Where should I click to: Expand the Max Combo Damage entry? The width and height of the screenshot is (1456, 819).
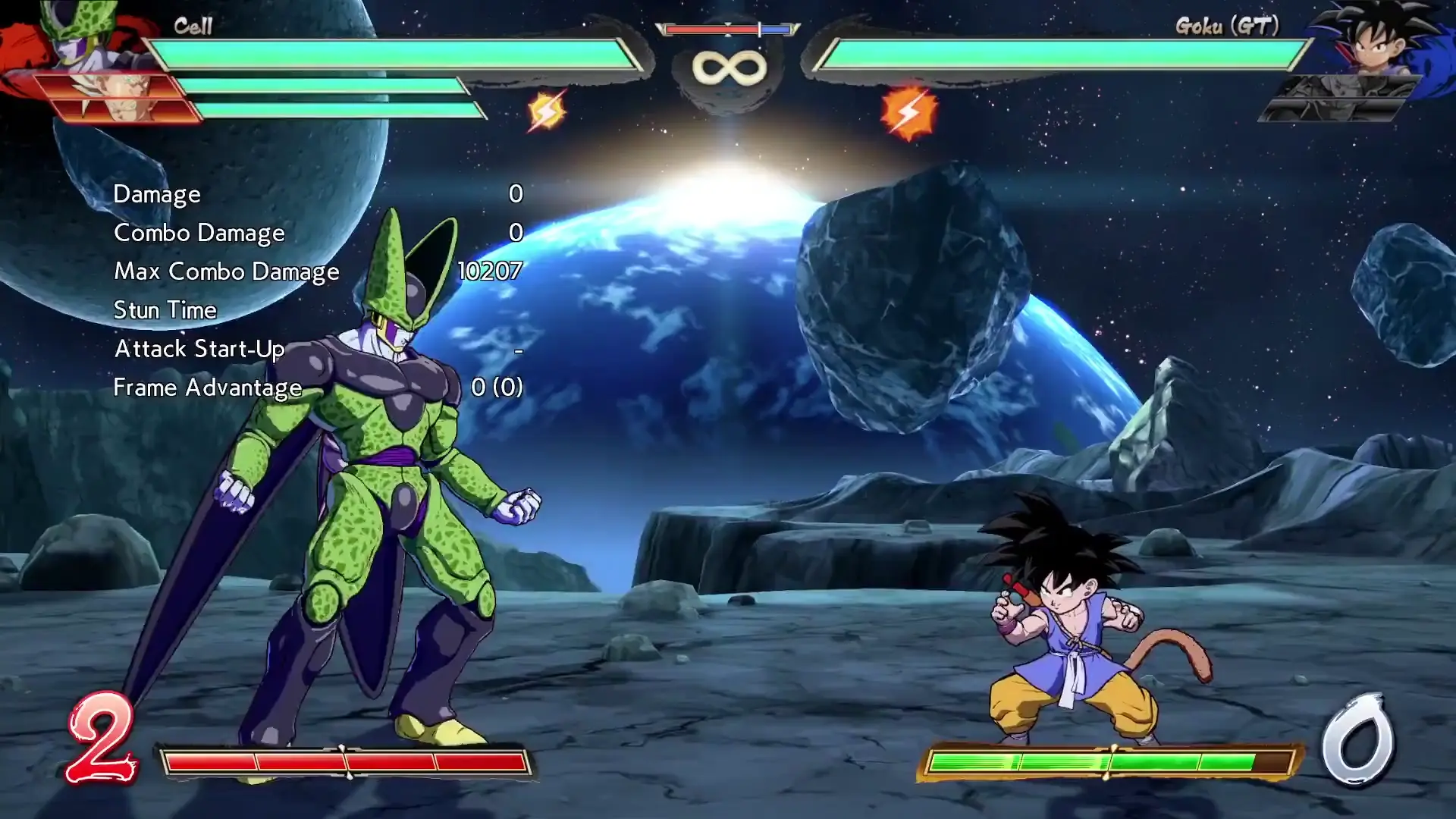pyautogui.click(x=225, y=271)
